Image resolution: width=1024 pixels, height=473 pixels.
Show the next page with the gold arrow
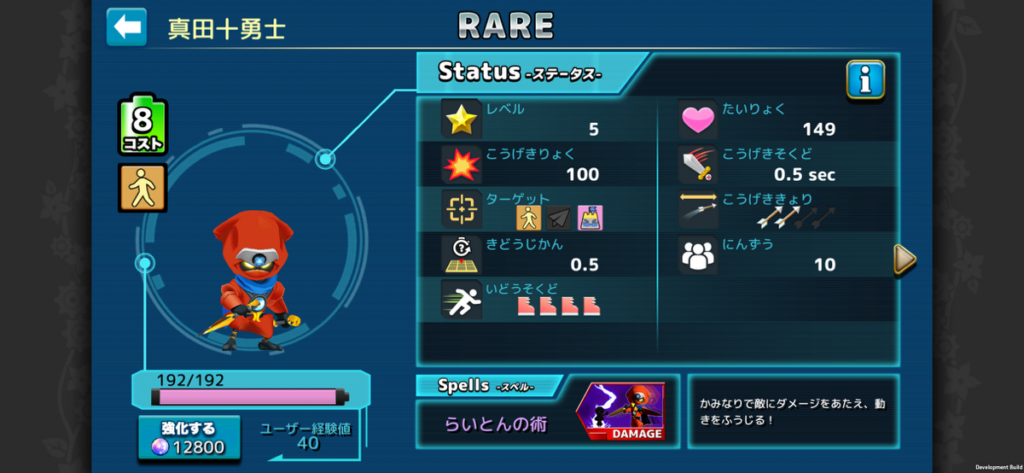pyautogui.click(x=904, y=259)
